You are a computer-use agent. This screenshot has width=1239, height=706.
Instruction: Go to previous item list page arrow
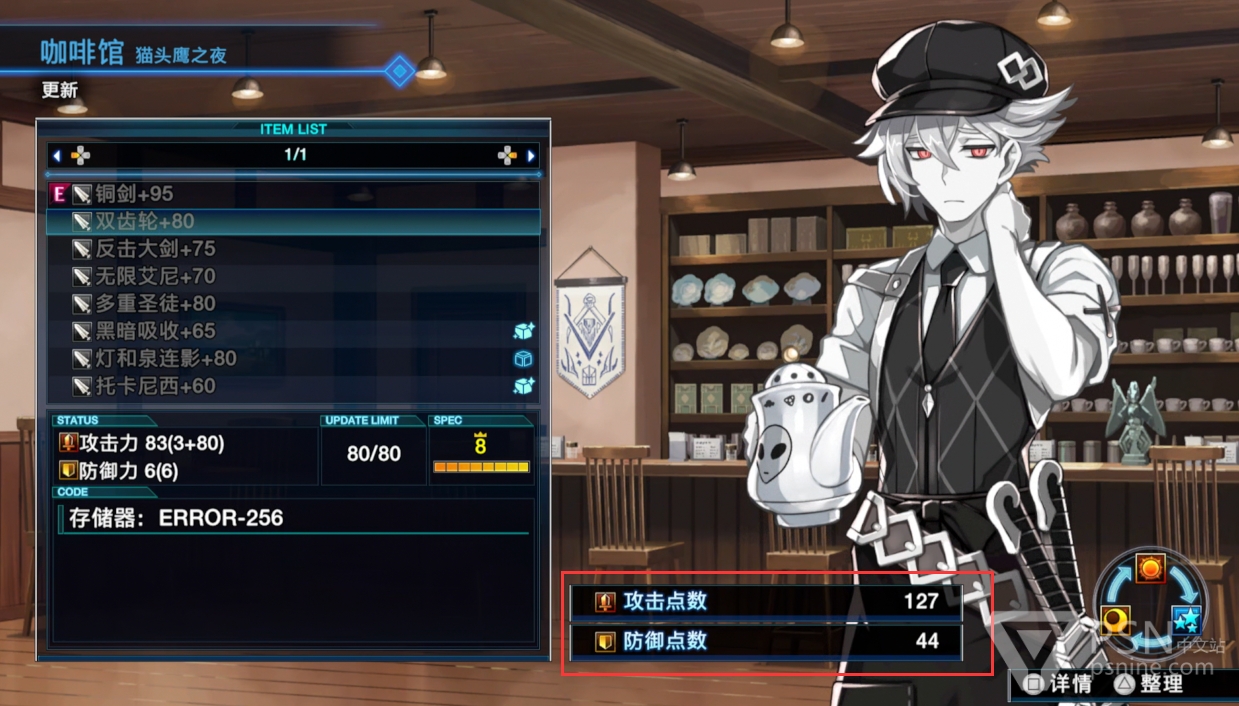[57, 156]
